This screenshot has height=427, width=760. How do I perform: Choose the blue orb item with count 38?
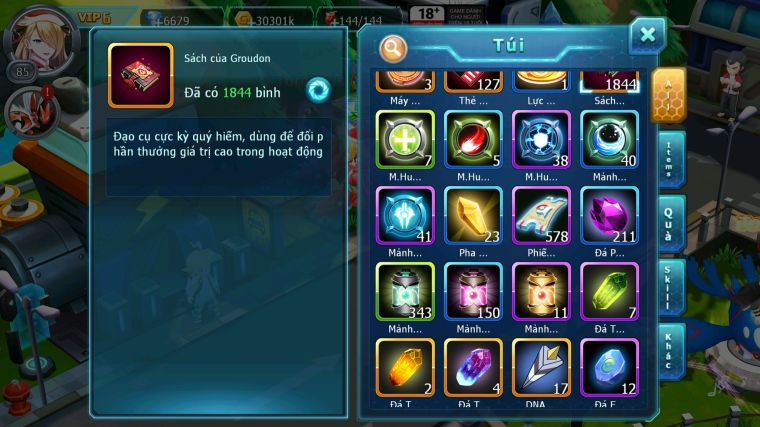pos(541,139)
